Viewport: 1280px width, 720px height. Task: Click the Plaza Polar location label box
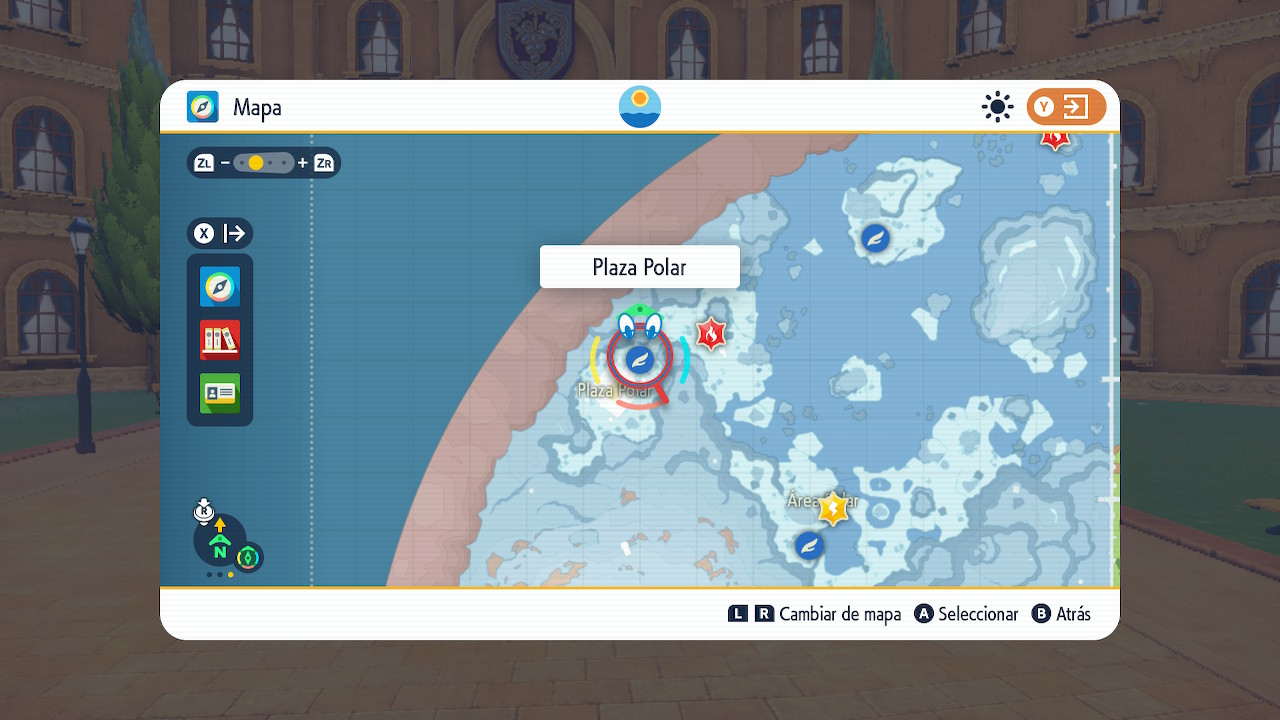639,267
